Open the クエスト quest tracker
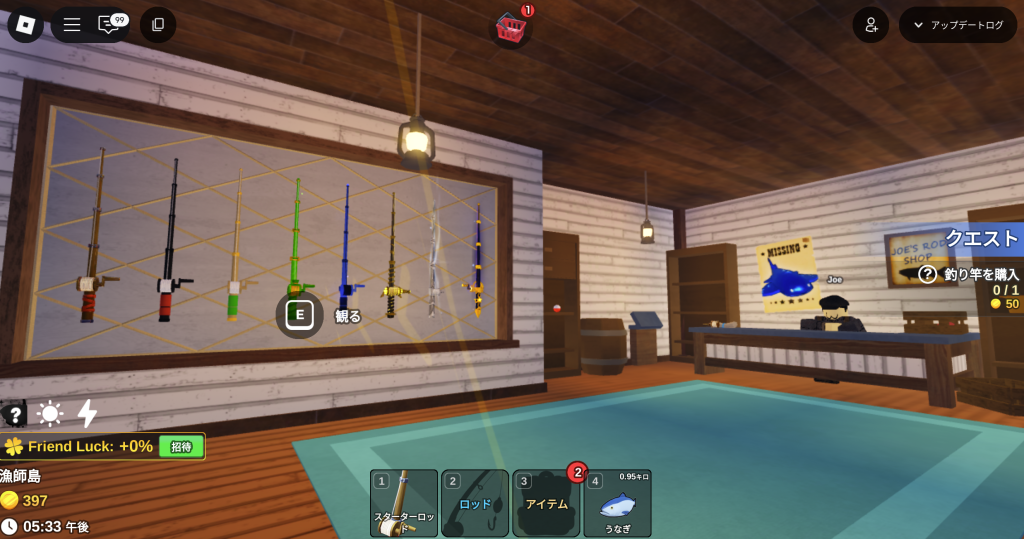The width and height of the screenshot is (1024, 539). coord(981,238)
